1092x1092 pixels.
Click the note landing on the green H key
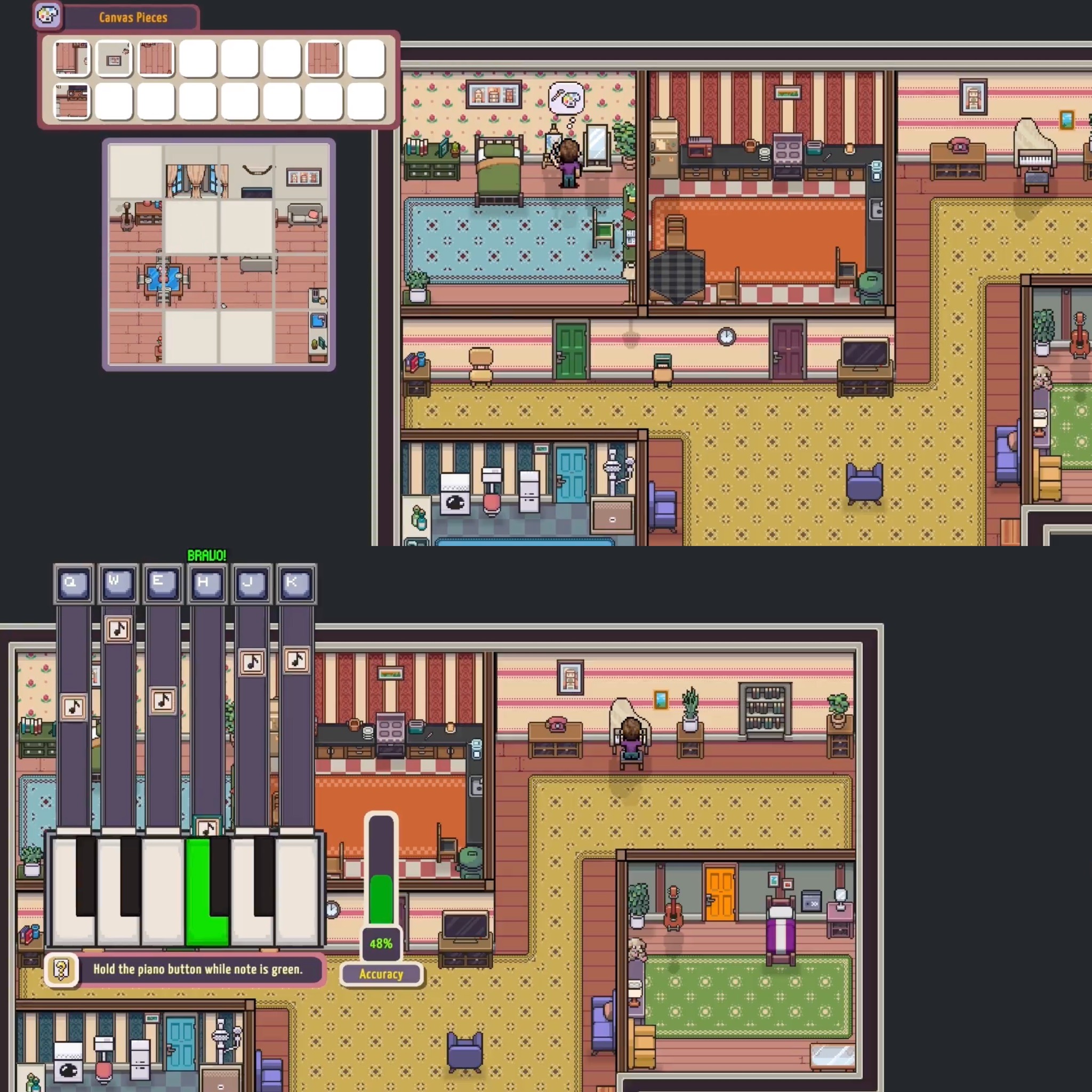tap(206, 826)
